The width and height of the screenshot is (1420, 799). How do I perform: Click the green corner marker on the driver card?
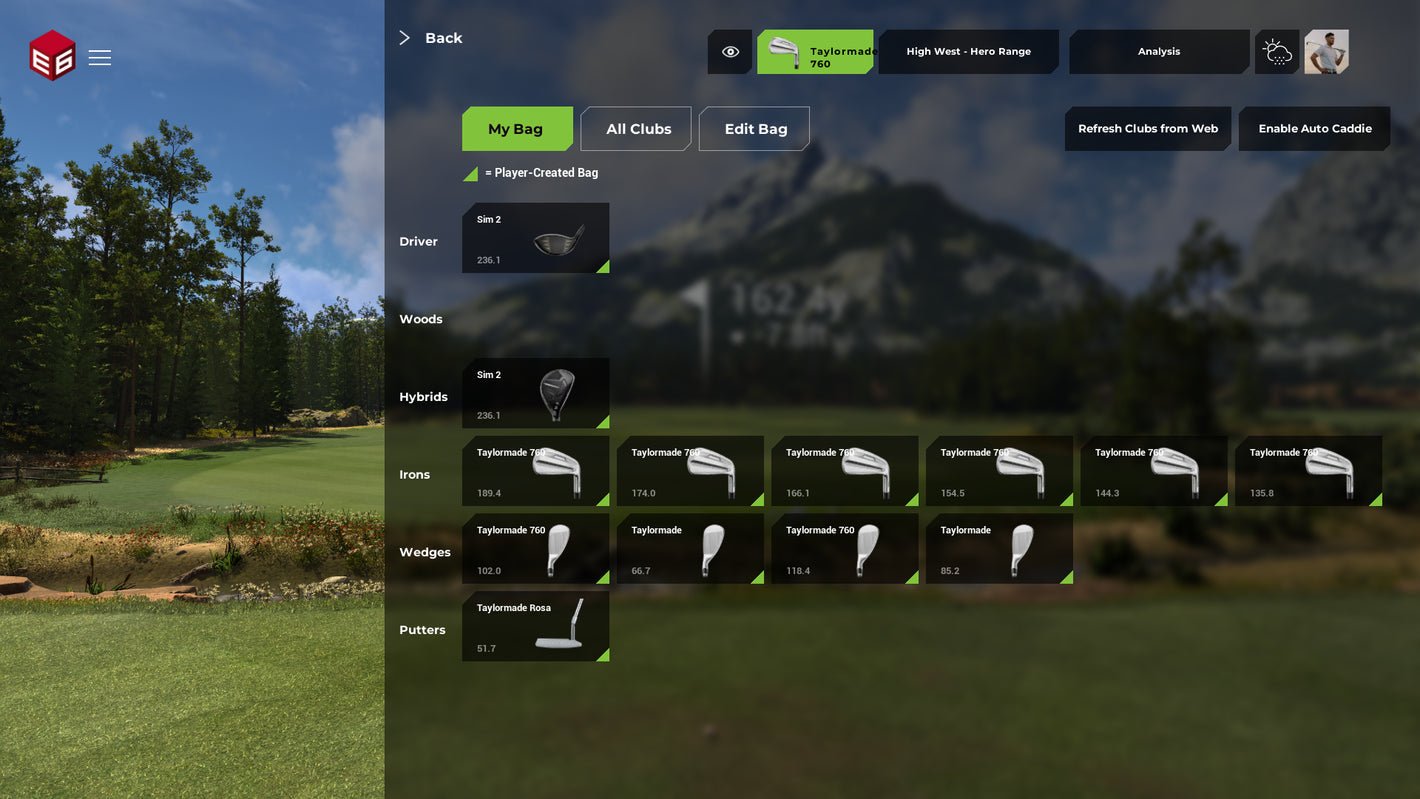pyautogui.click(x=603, y=266)
